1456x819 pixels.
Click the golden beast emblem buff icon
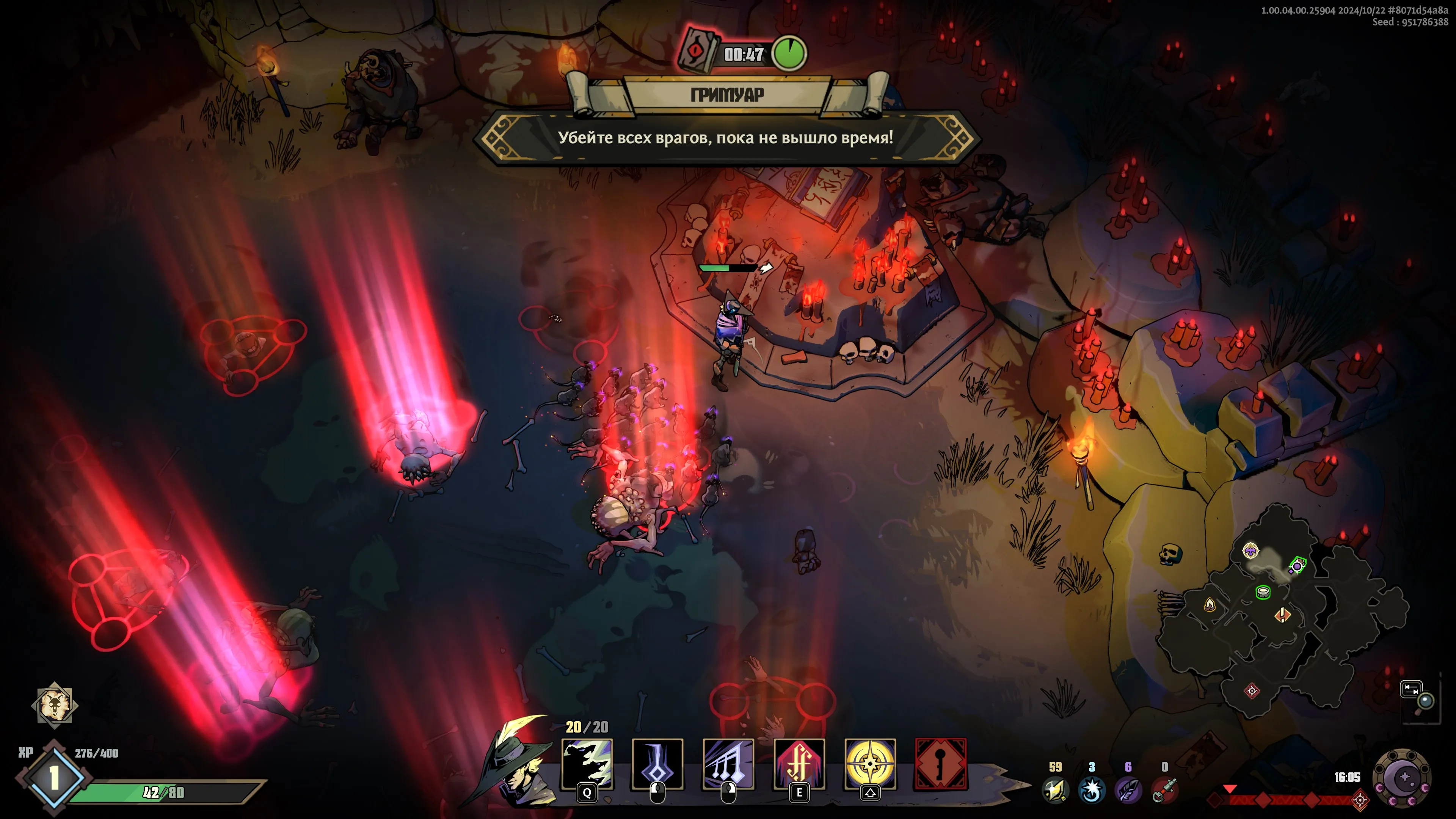click(54, 704)
